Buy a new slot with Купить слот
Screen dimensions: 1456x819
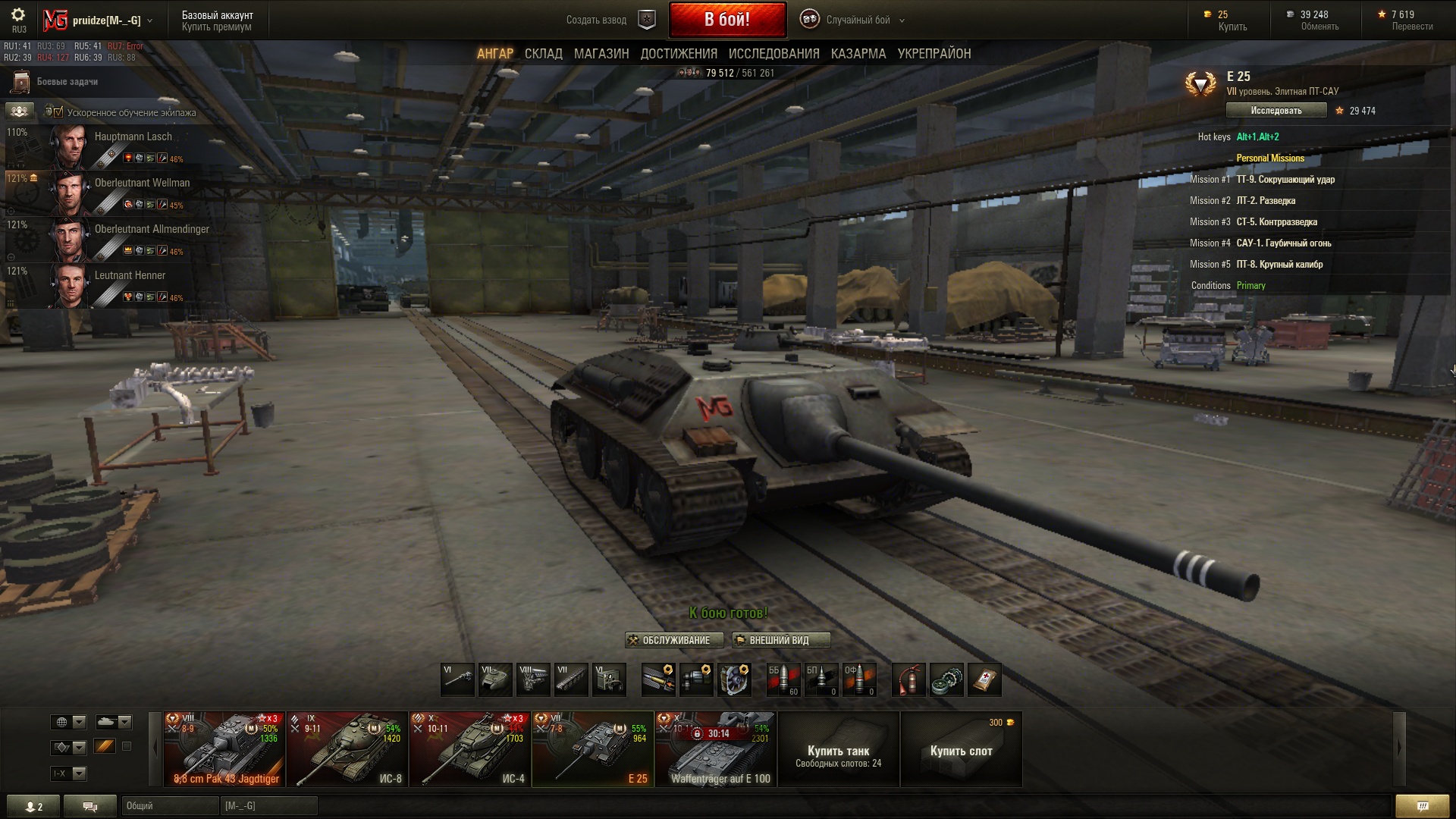click(x=961, y=749)
